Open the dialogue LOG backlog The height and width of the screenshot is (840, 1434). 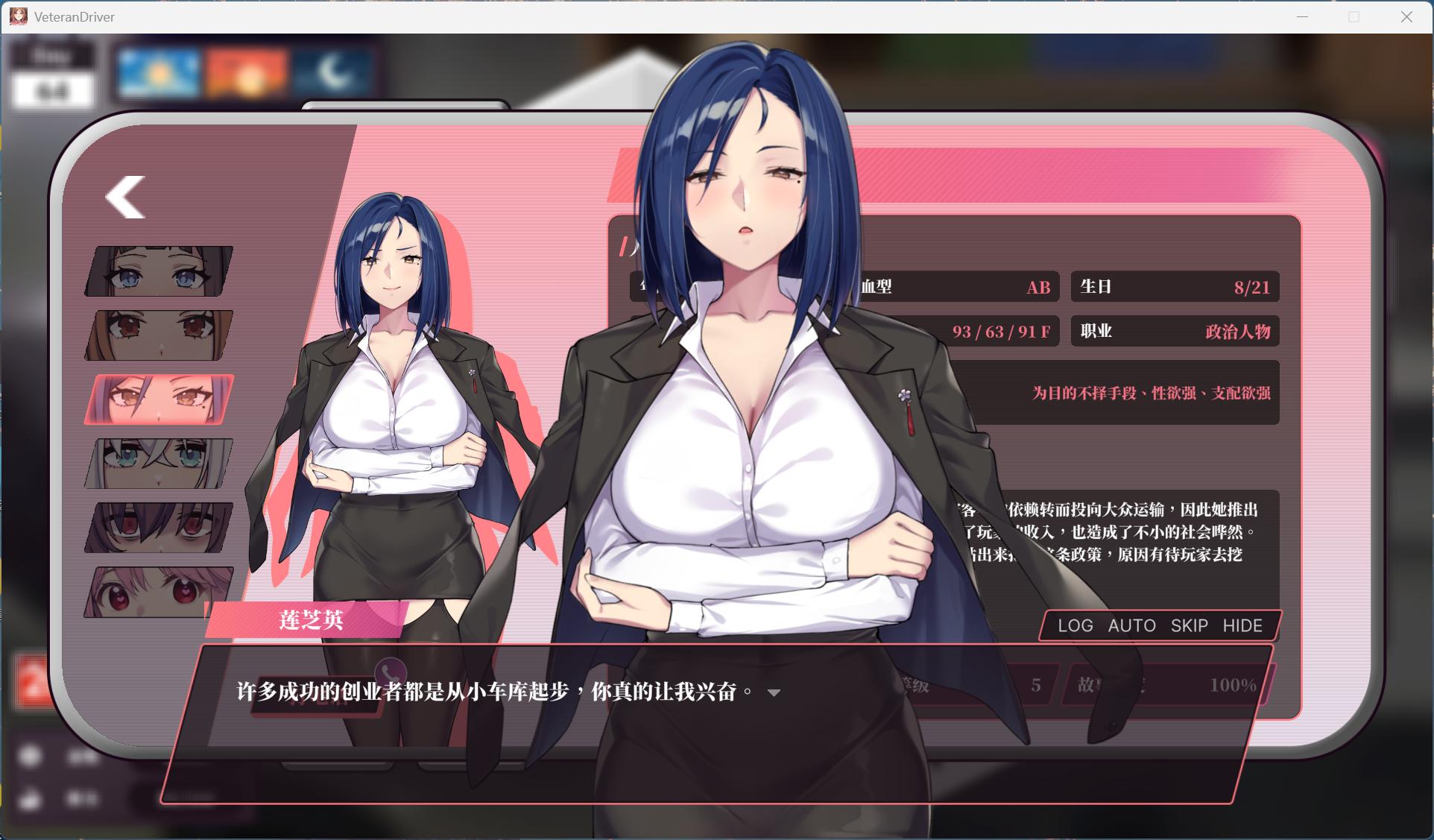click(x=1075, y=626)
